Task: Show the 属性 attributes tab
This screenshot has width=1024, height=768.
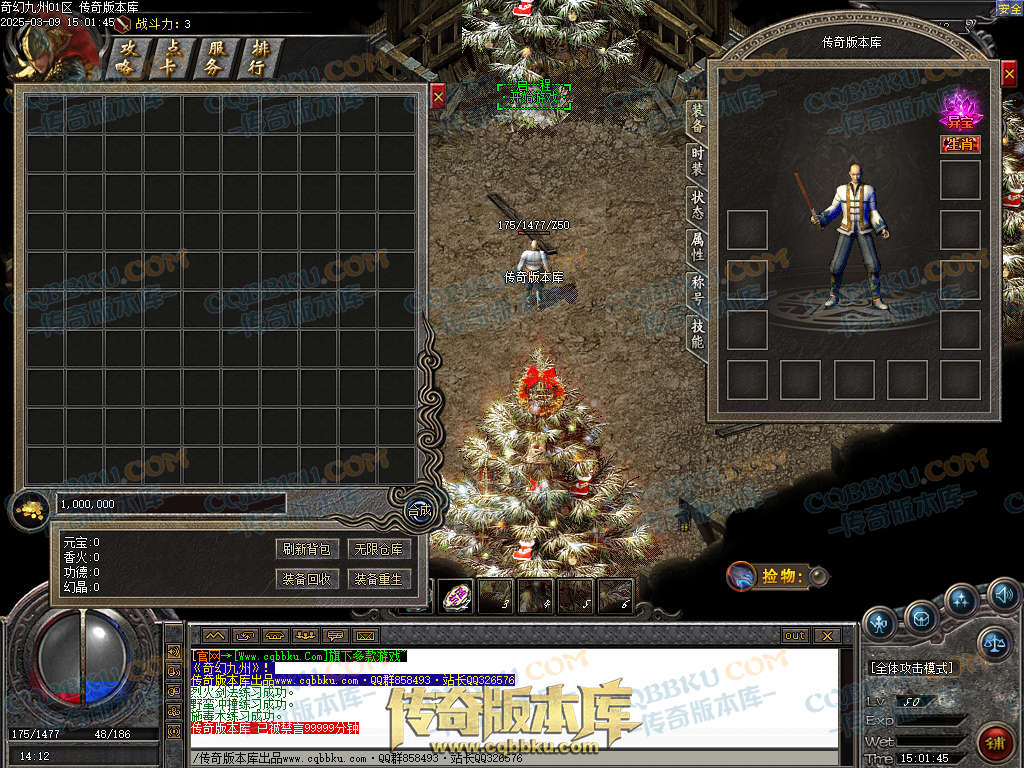Action: point(697,247)
